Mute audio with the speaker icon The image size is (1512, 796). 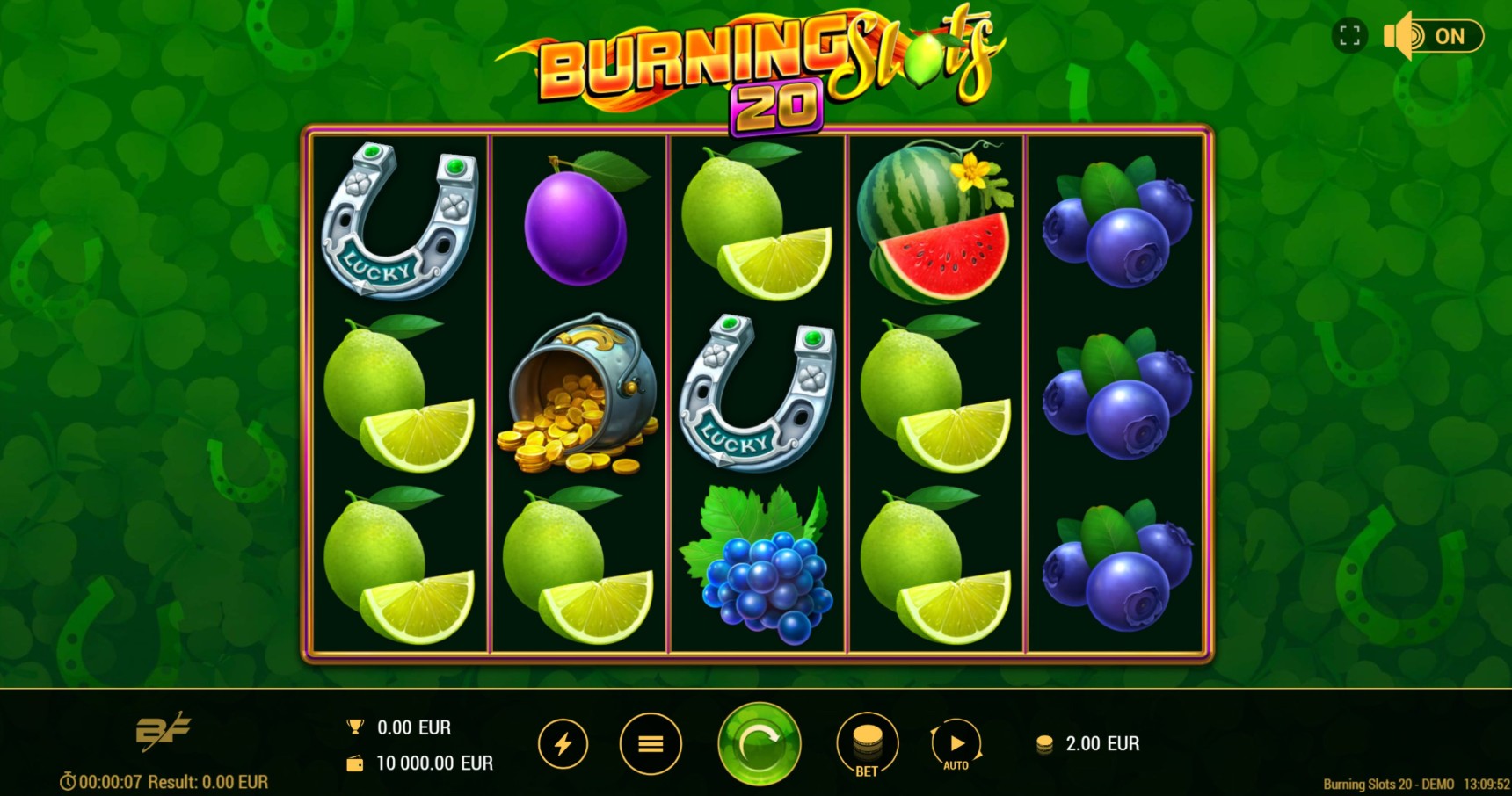[x=1396, y=36]
